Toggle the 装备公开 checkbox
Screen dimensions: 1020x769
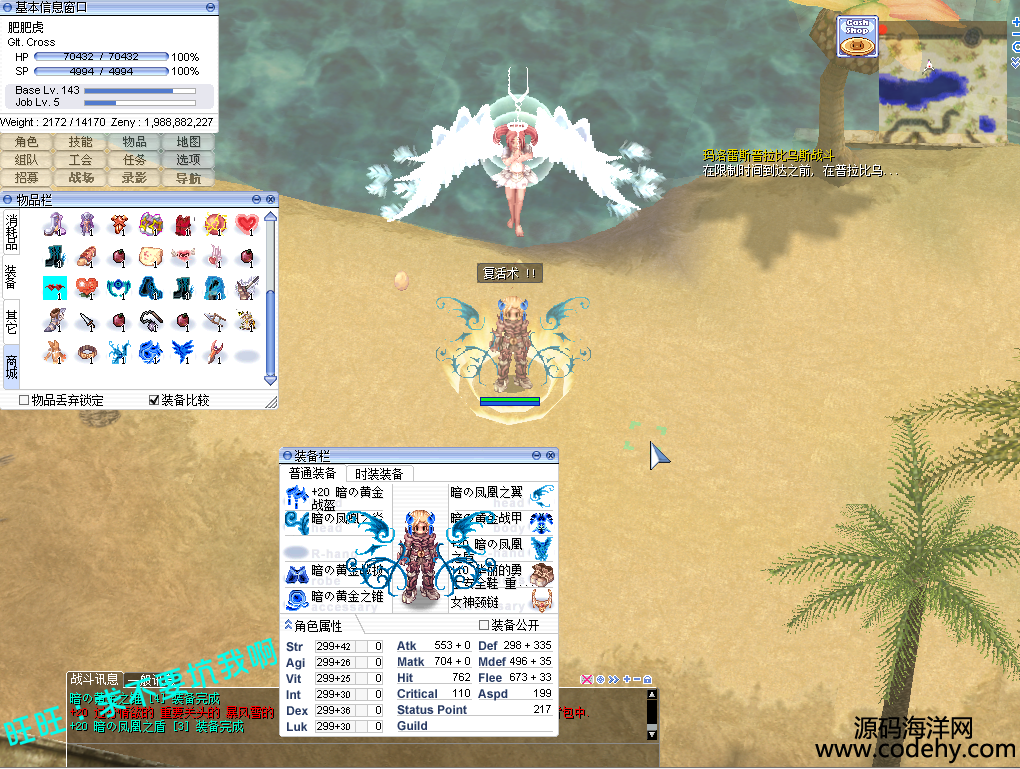pos(484,625)
